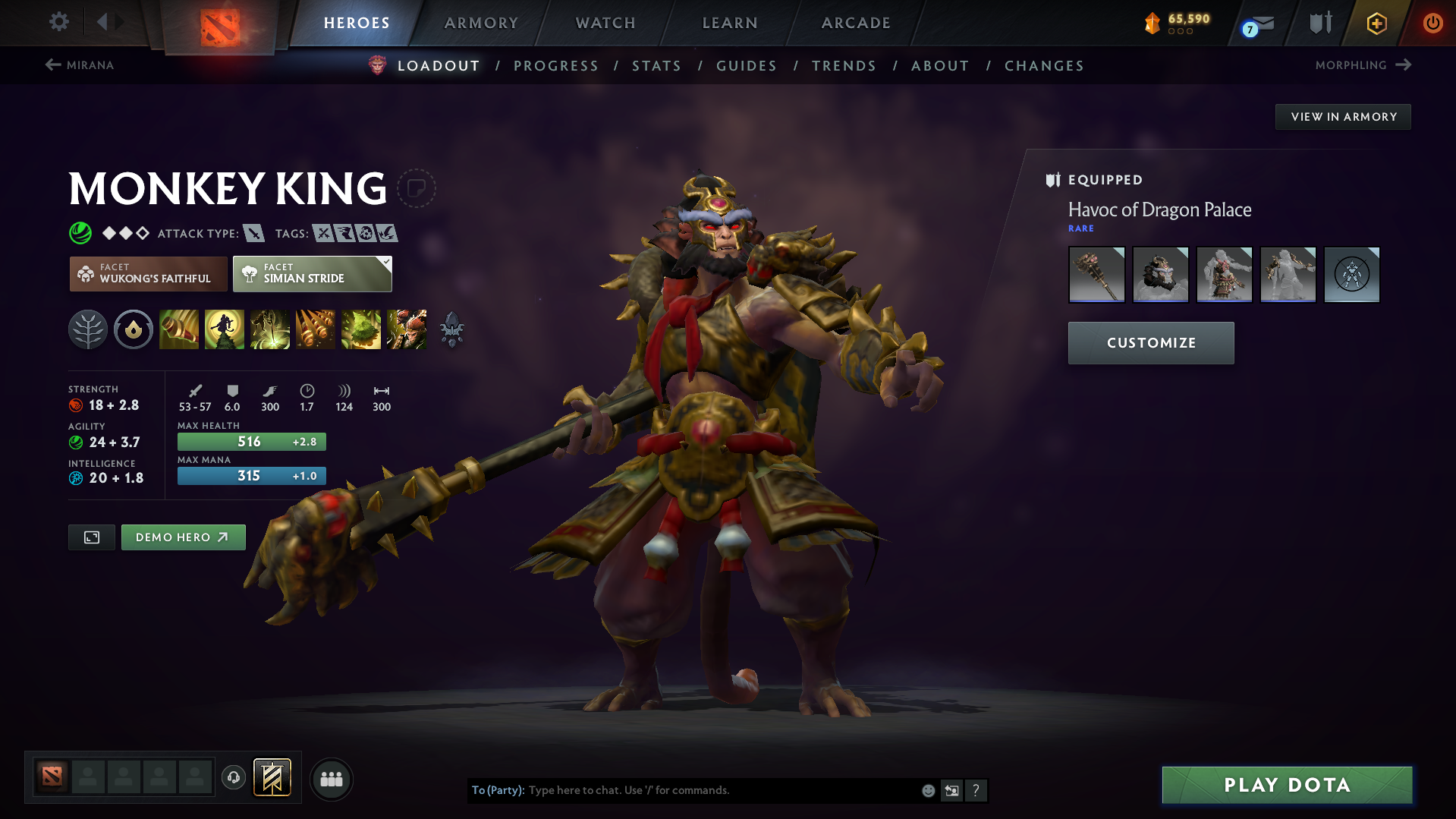Viewport: 1456px width, 819px height.
Task: Toggle the innate ability circle icon
Action: (x=134, y=329)
